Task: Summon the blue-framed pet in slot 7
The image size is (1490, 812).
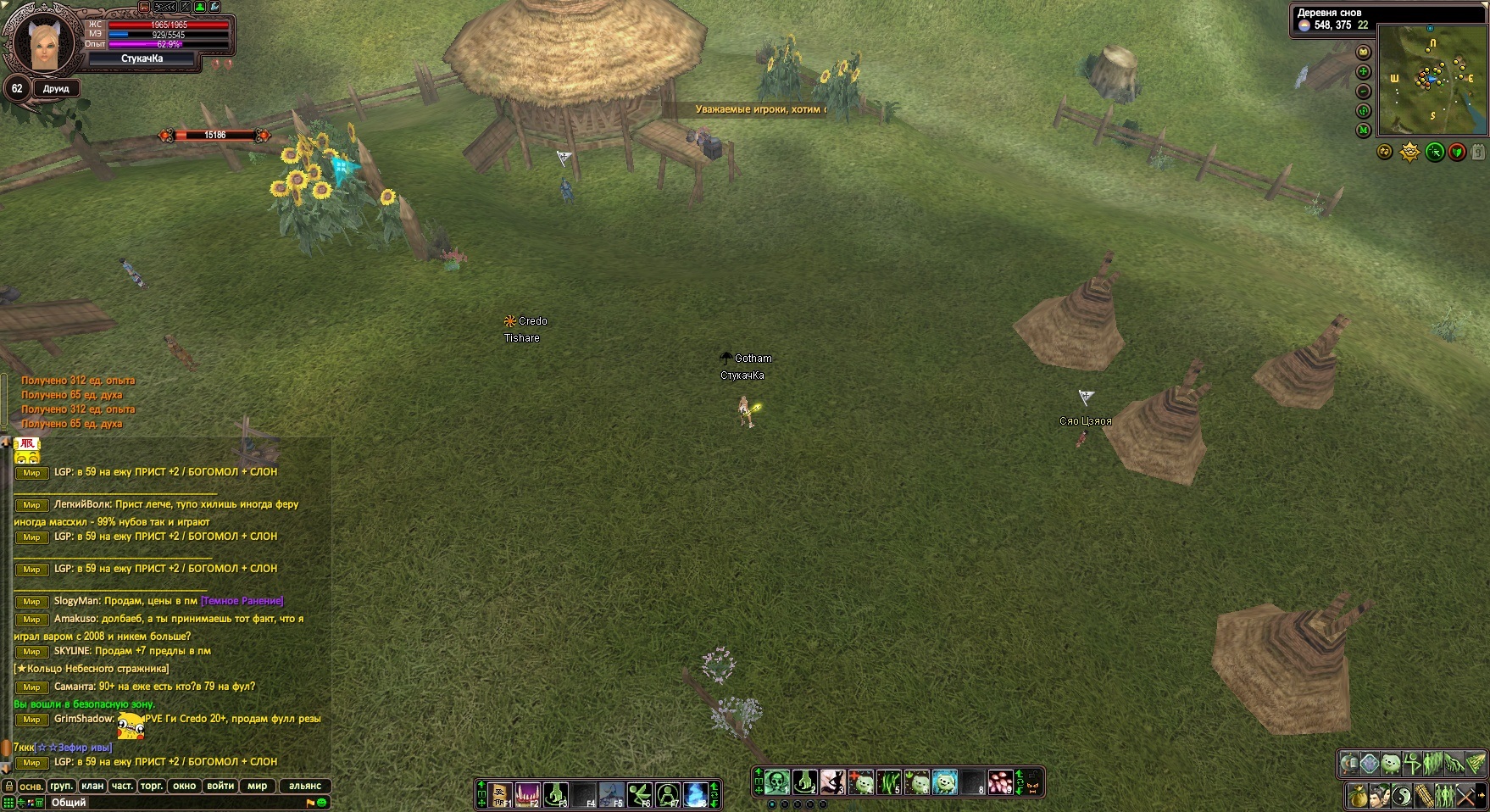Action: point(944,781)
